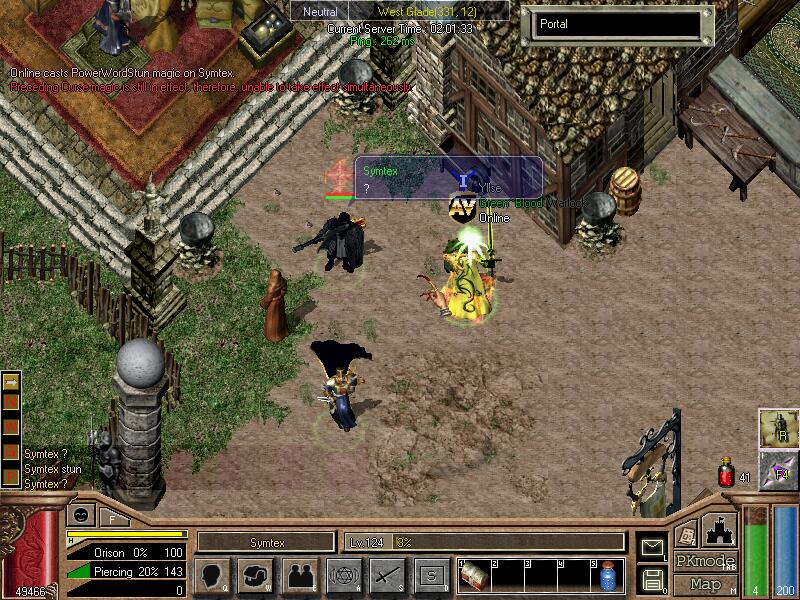This screenshot has width=800, height=600.
Task: Click the smiley face emote button
Action: click(x=80, y=516)
